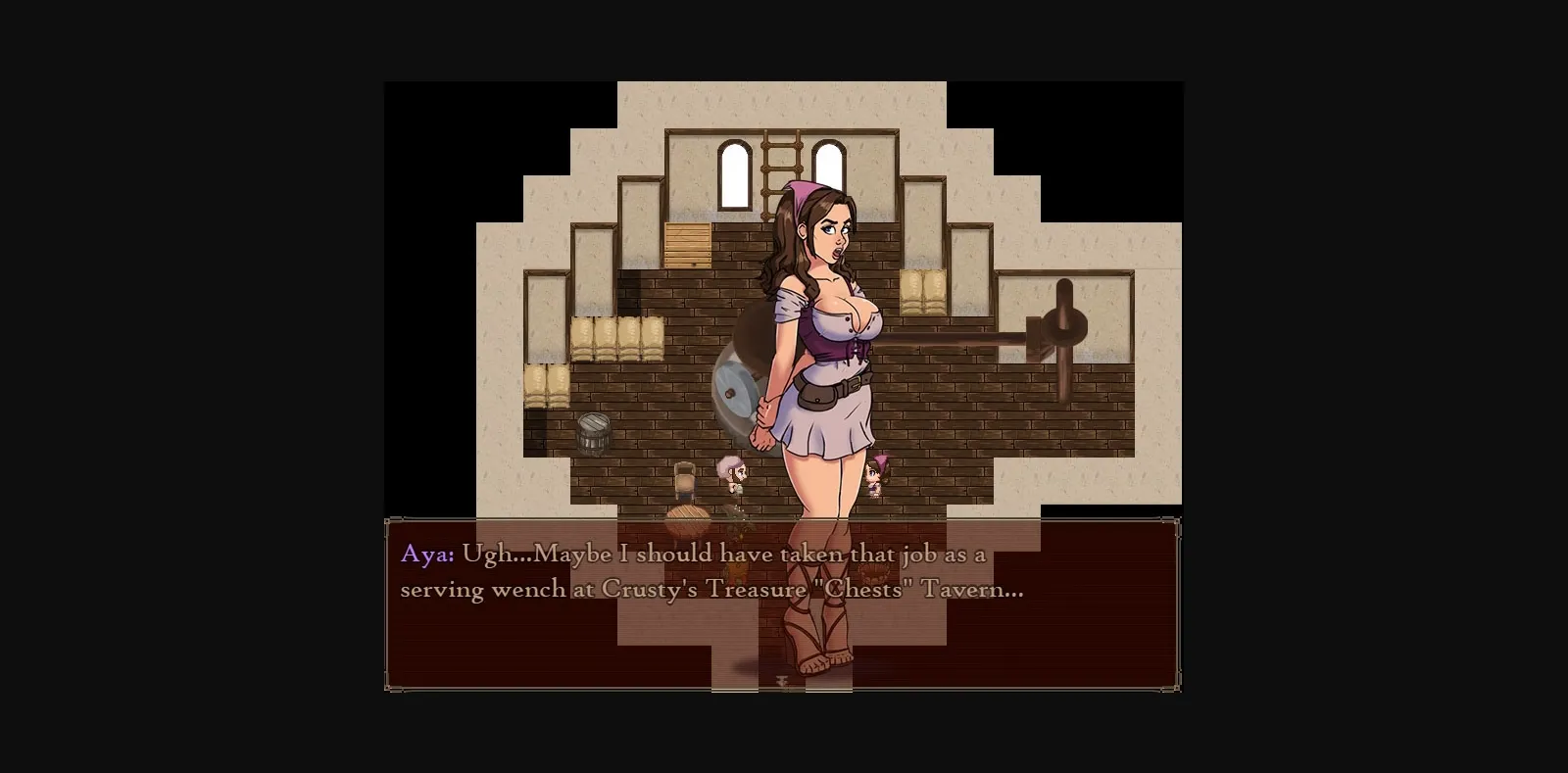Viewport: 1568px width, 773px height.
Task: Click the wooden barrel on the shelf
Action: click(x=594, y=431)
